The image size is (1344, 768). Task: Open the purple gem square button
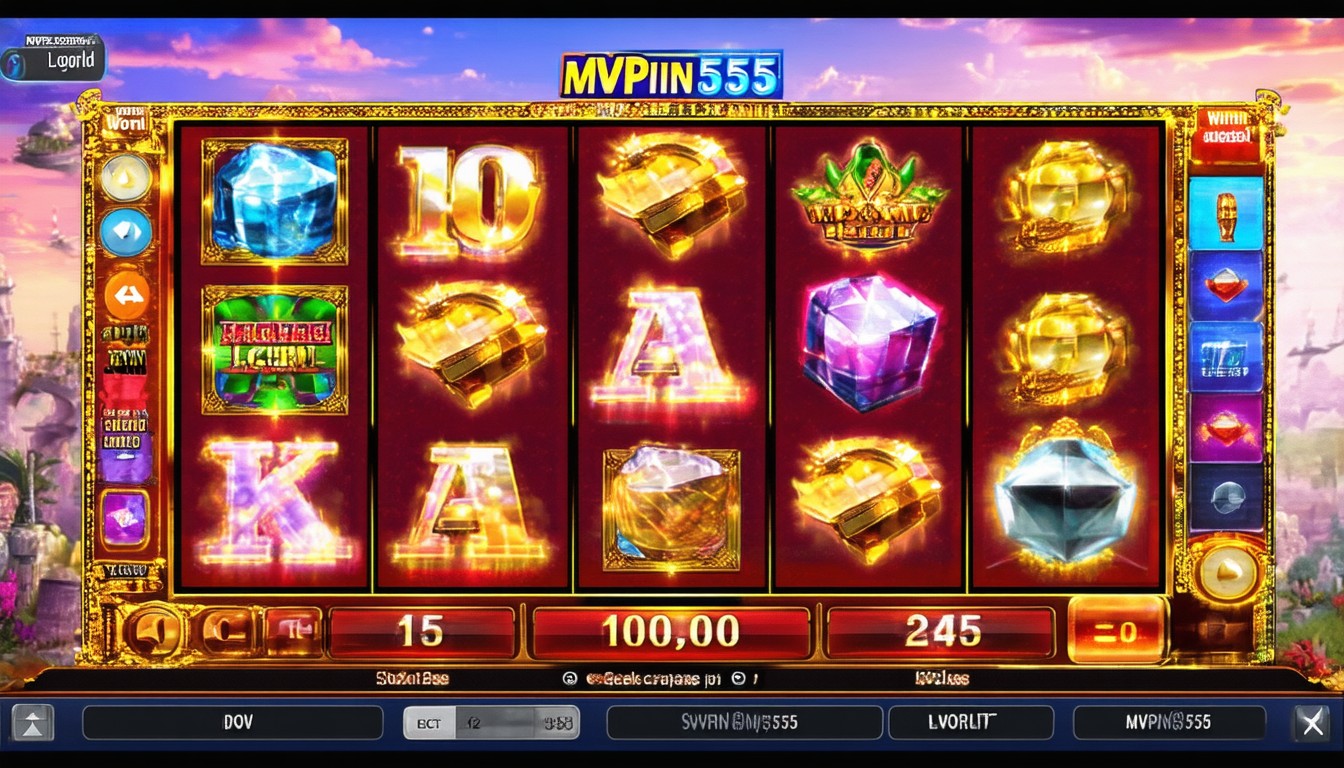point(125,519)
